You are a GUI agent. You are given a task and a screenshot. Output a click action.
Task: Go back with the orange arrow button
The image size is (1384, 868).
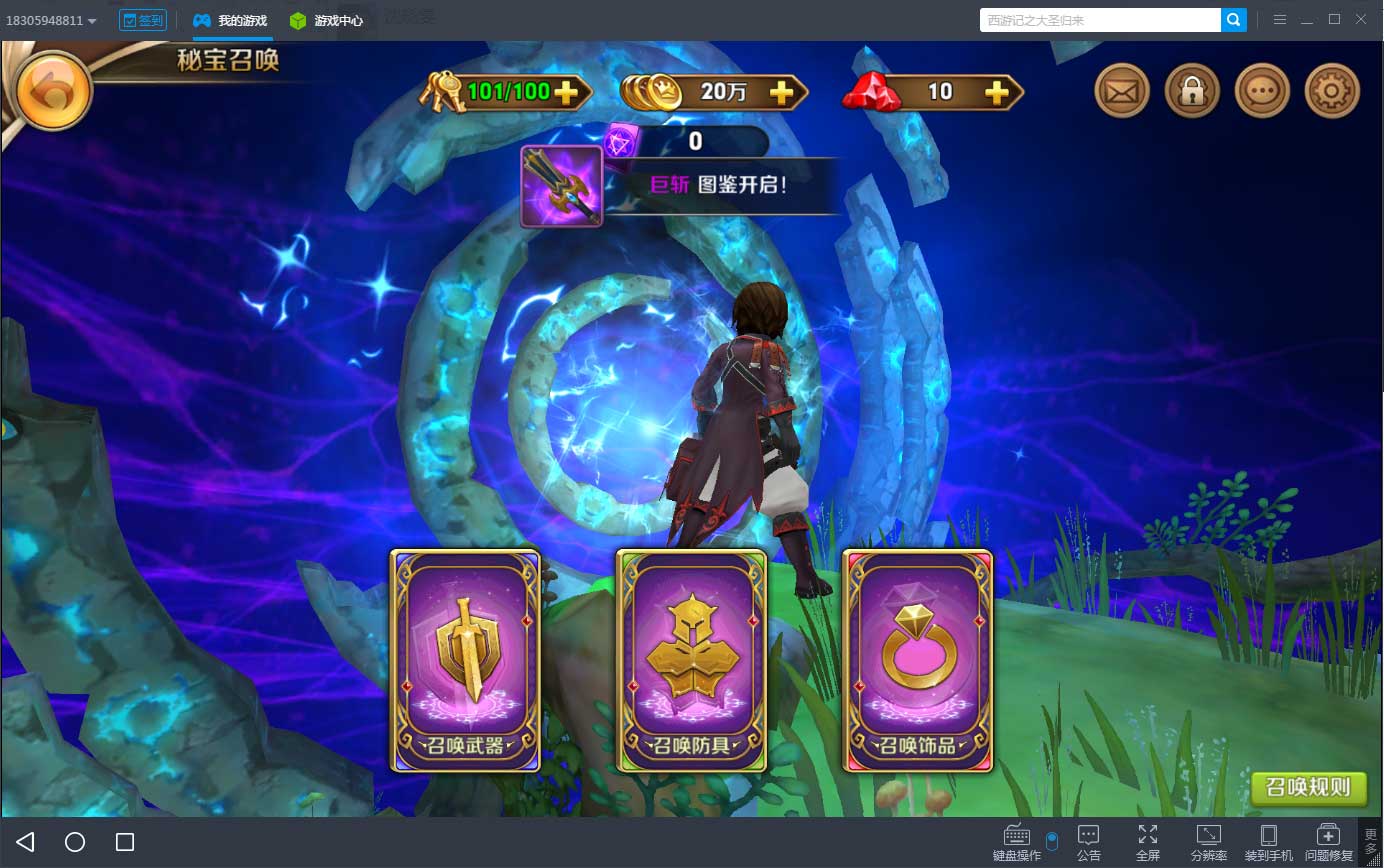pos(54,92)
